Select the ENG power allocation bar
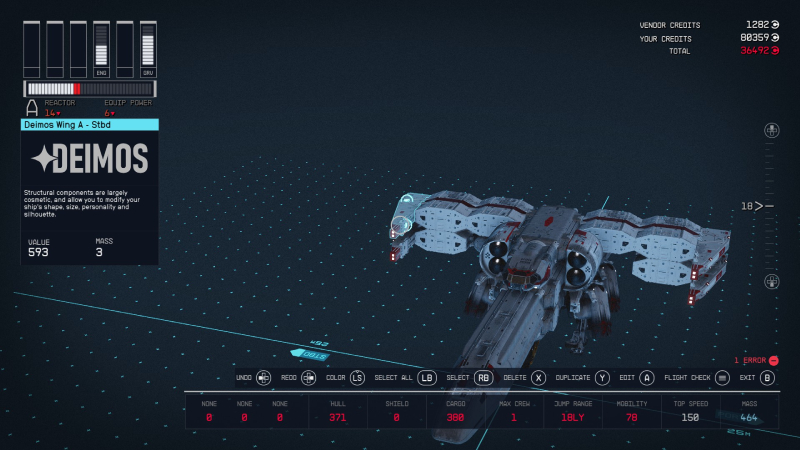This screenshot has height=450, width=800. (x=101, y=49)
